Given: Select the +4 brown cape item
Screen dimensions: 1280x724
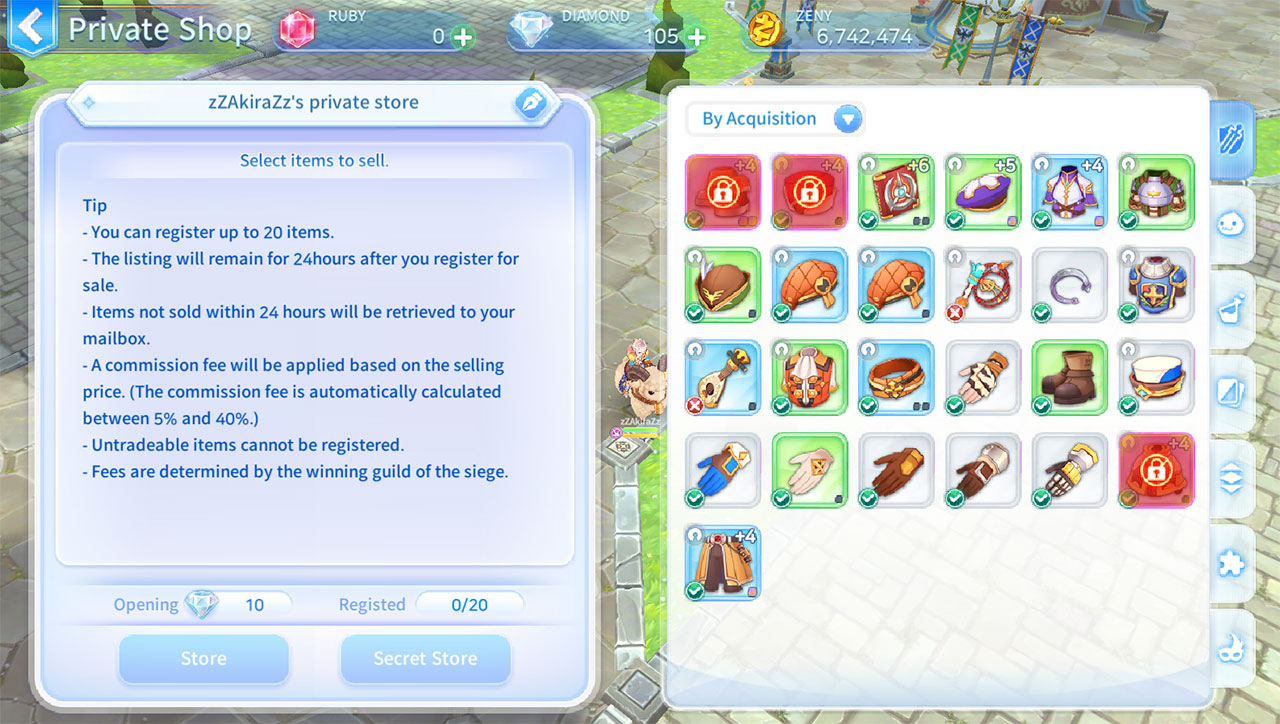Looking at the screenshot, I should click(x=723, y=563).
